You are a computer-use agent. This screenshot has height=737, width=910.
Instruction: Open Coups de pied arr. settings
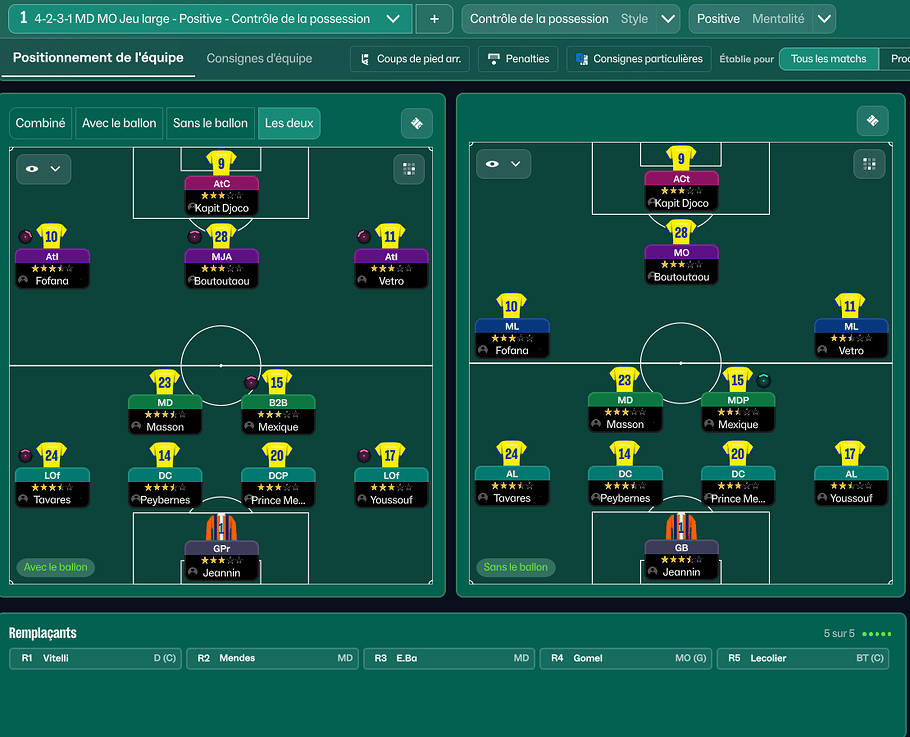tap(410, 59)
